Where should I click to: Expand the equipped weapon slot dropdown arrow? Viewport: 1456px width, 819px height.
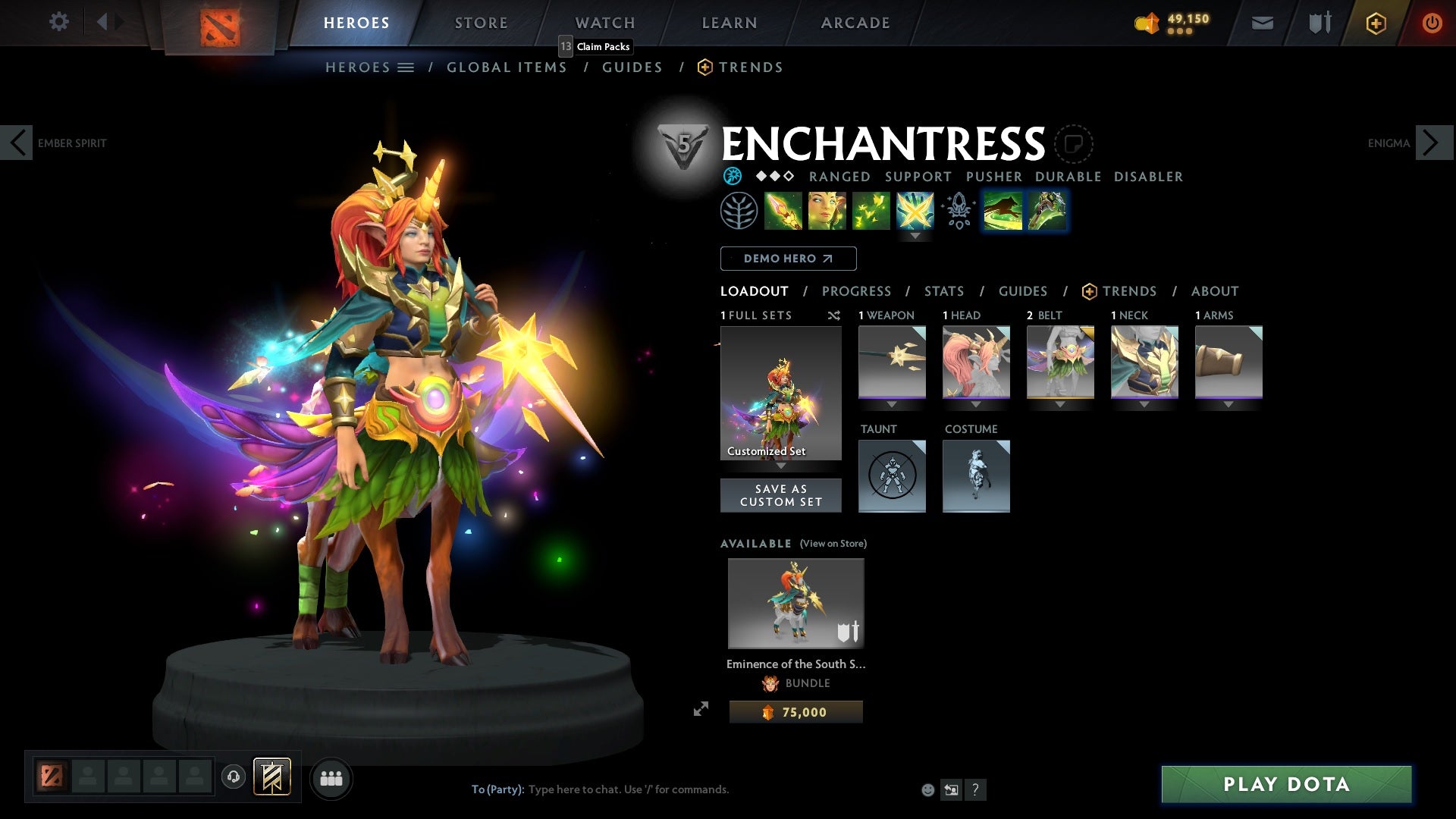(x=891, y=404)
